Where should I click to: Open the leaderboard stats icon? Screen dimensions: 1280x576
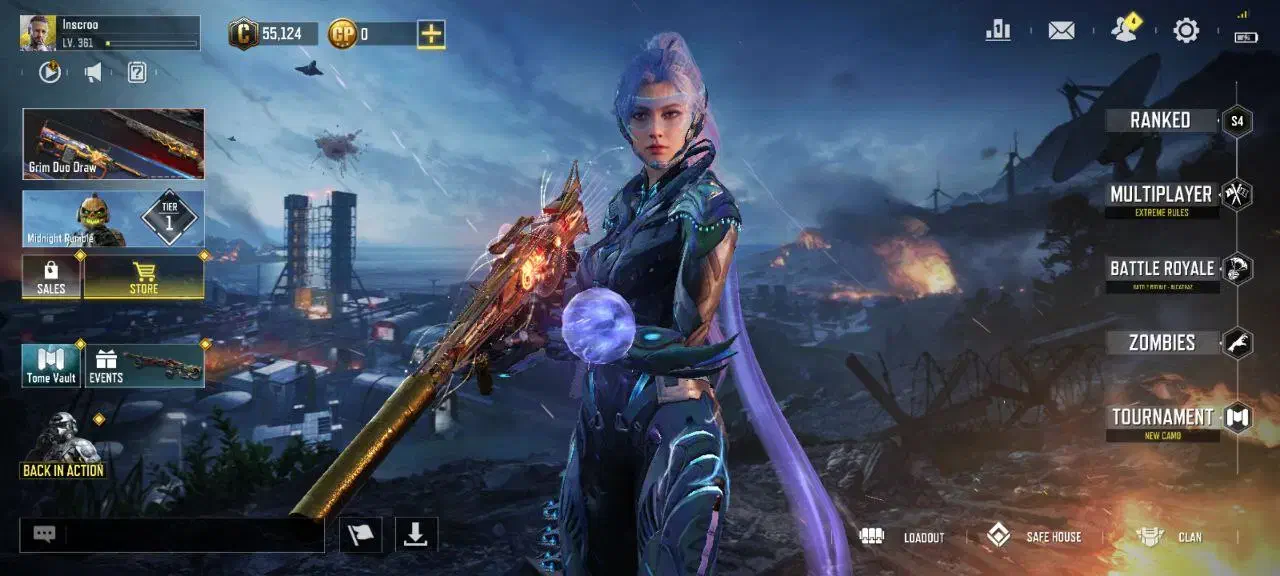(x=998, y=31)
